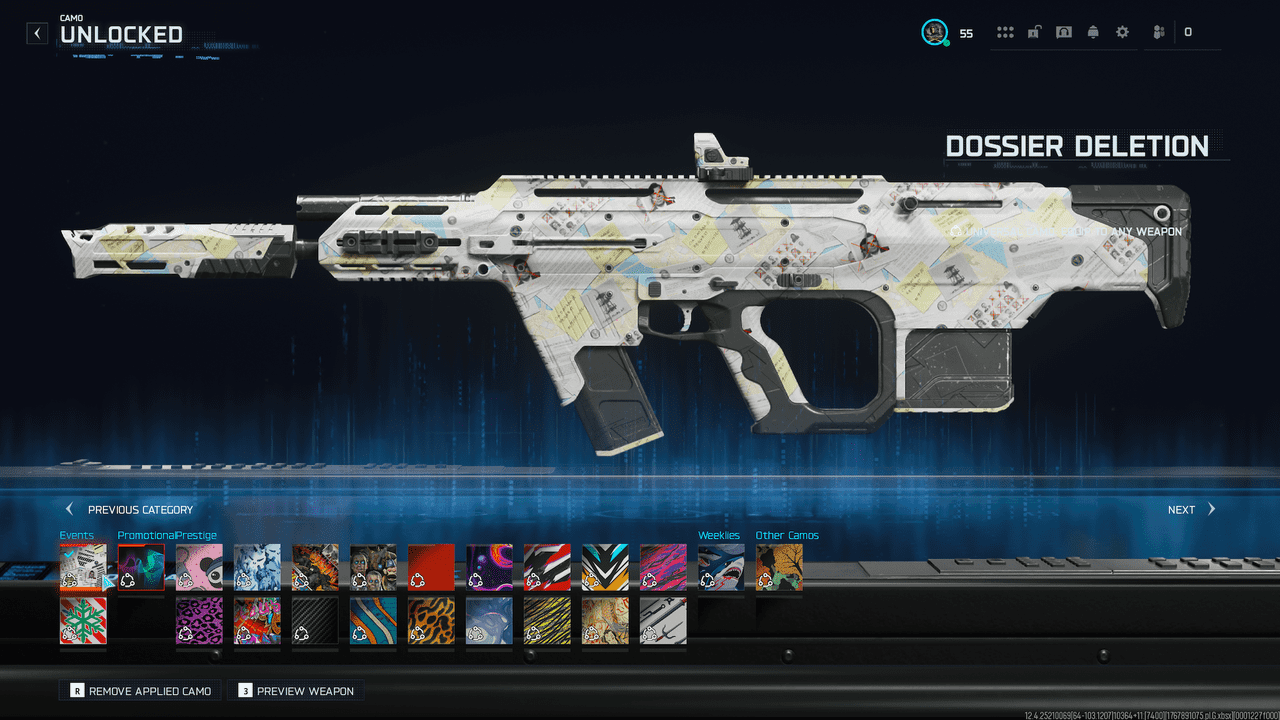The image size is (1280, 720).
Task: Select the teal wave Promotional camo
Action: (141, 567)
